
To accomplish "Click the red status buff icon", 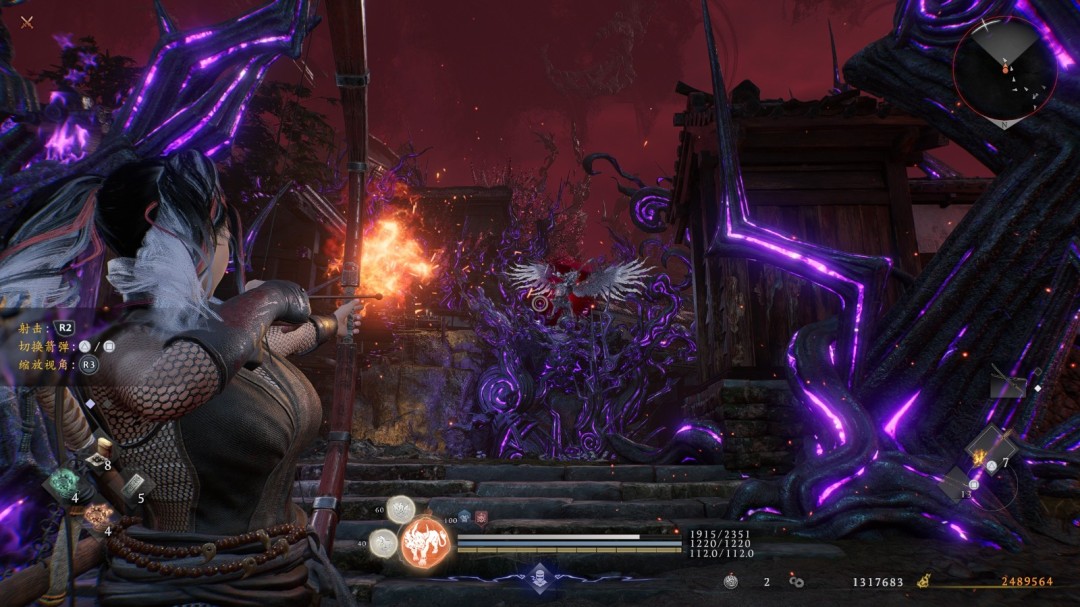I will click(481, 517).
